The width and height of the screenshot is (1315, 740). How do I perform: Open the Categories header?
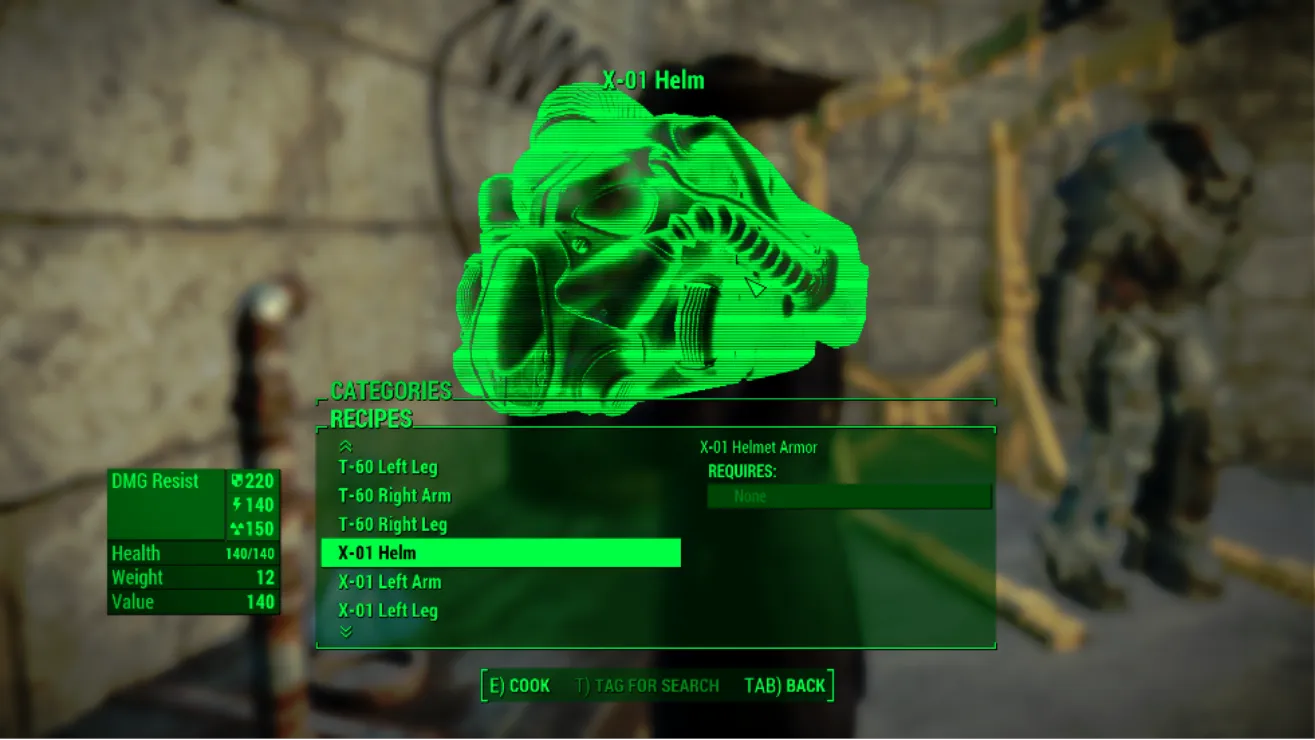(391, 391)
